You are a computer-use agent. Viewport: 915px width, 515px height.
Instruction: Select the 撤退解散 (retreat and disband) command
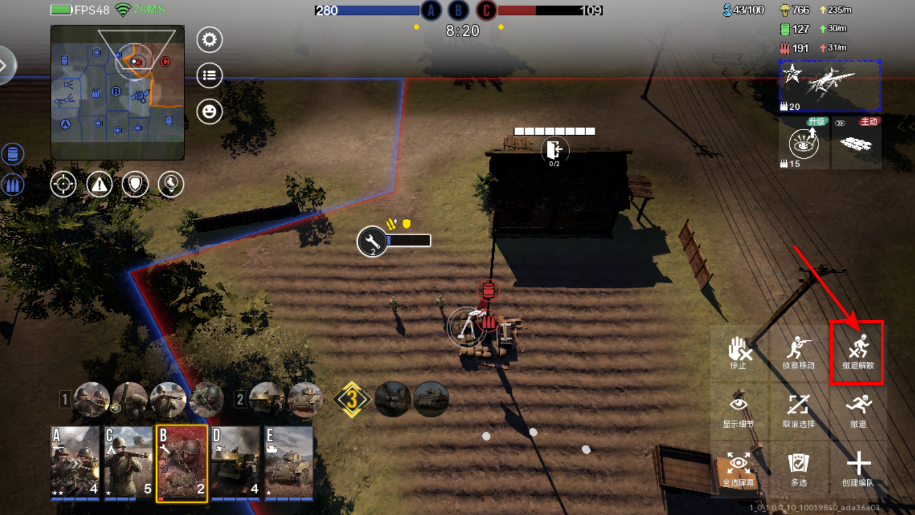(859, 350)
